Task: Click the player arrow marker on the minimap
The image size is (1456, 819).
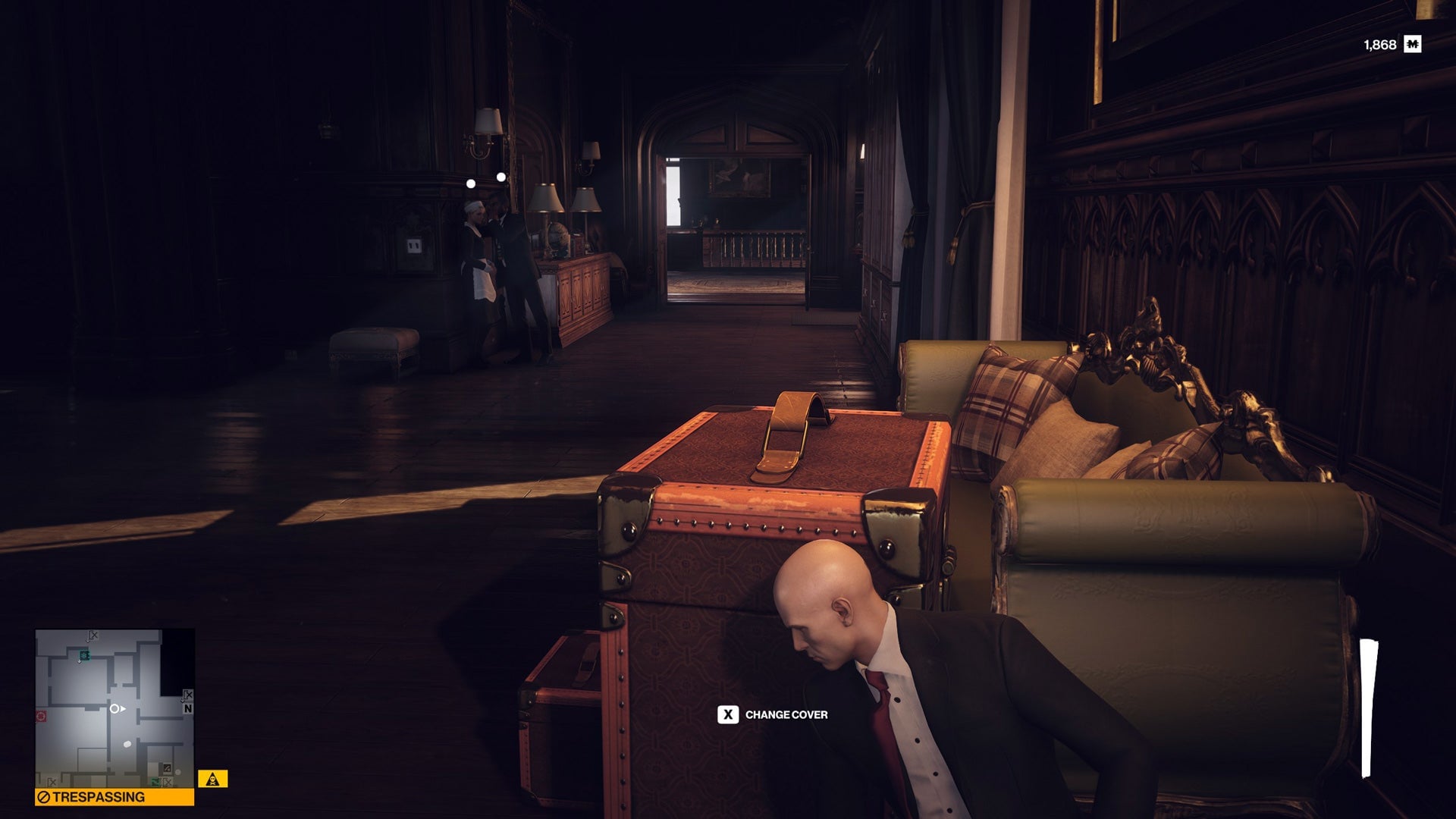Action: click(x=116, y=709)
